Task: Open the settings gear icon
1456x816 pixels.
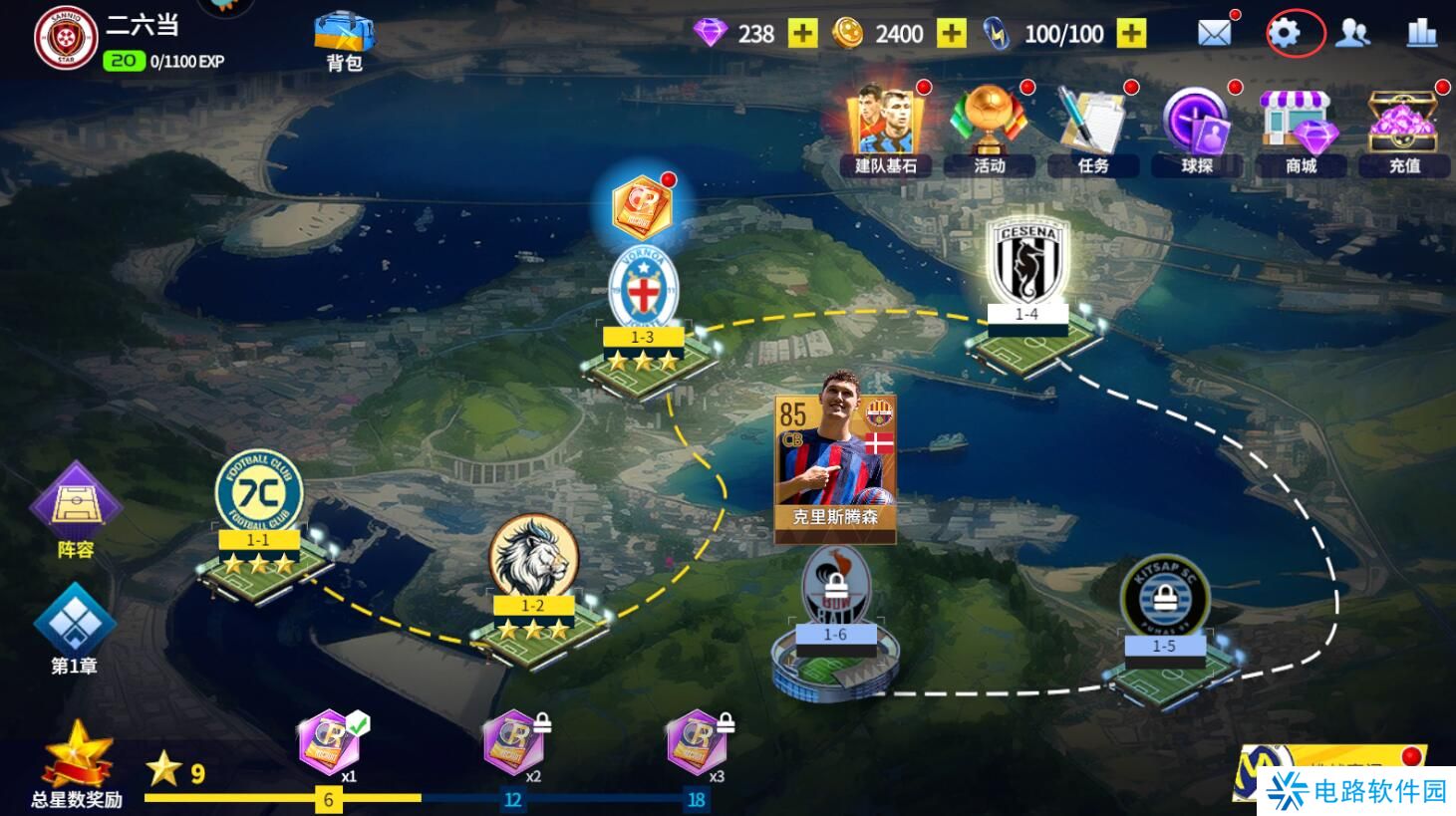Action: (1285, 34)
